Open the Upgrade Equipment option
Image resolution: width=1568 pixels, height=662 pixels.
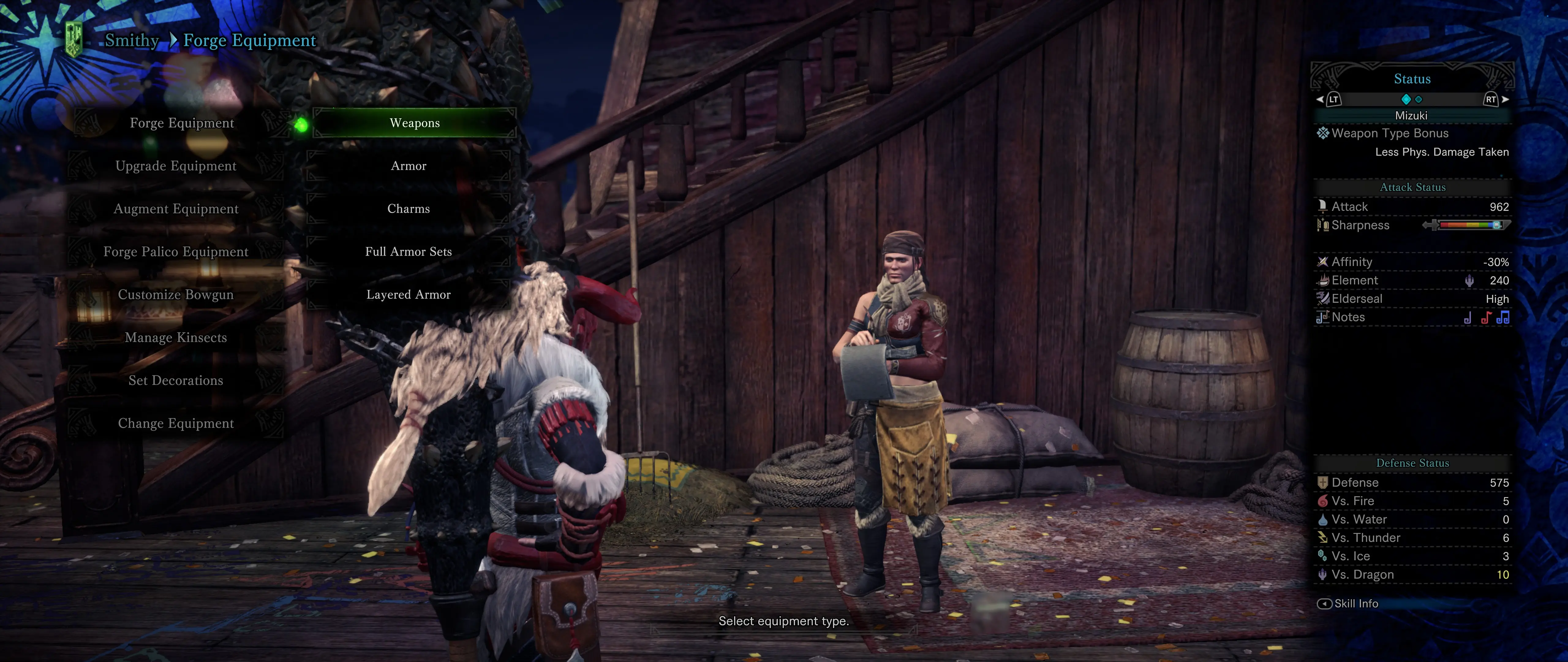click(x=175, y=165)
